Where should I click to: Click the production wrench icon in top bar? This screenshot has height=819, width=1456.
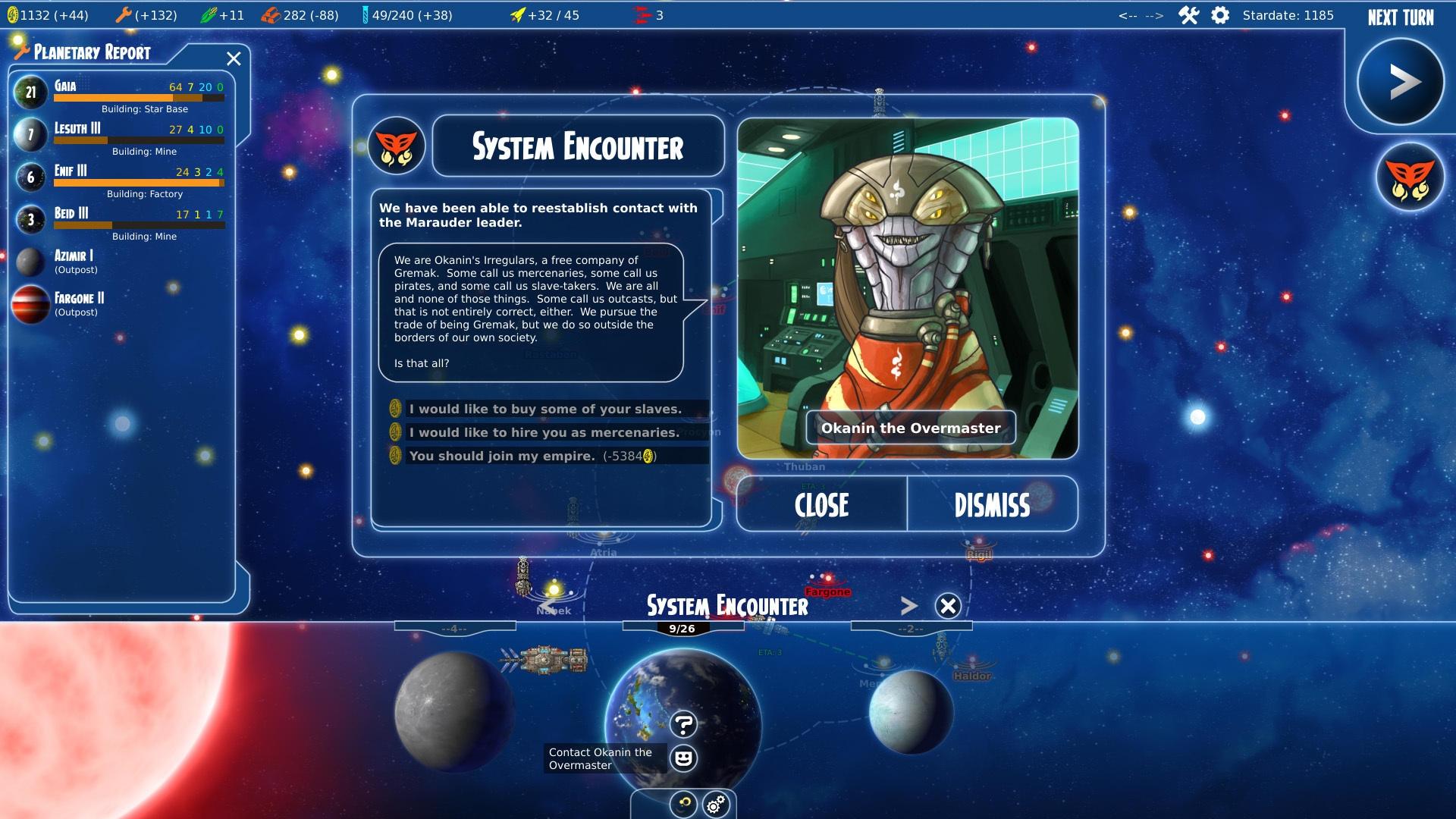(124, 14)
